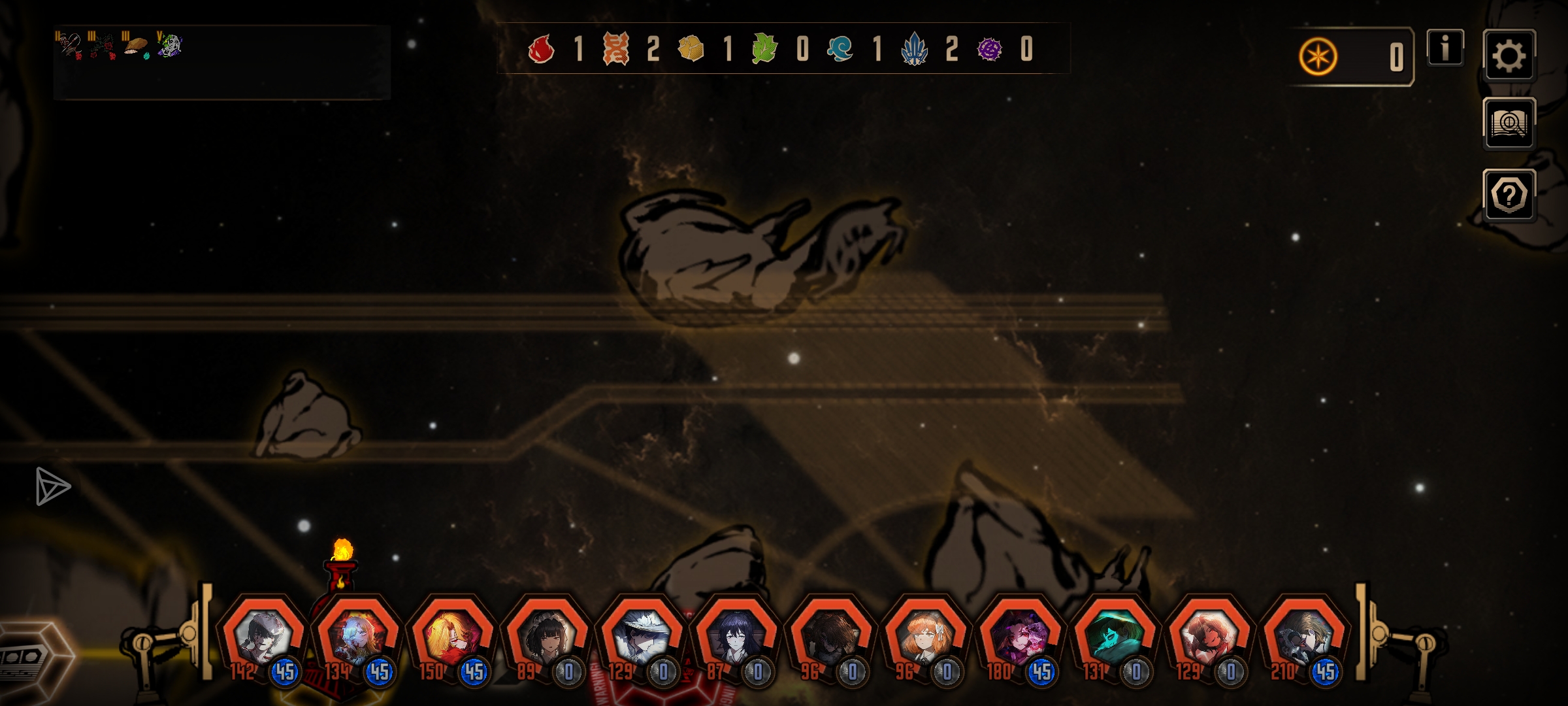This screenshot has width=1568, height=706.
Task: Click the triangular arrow on the left edge
Action: coord(52,486)
